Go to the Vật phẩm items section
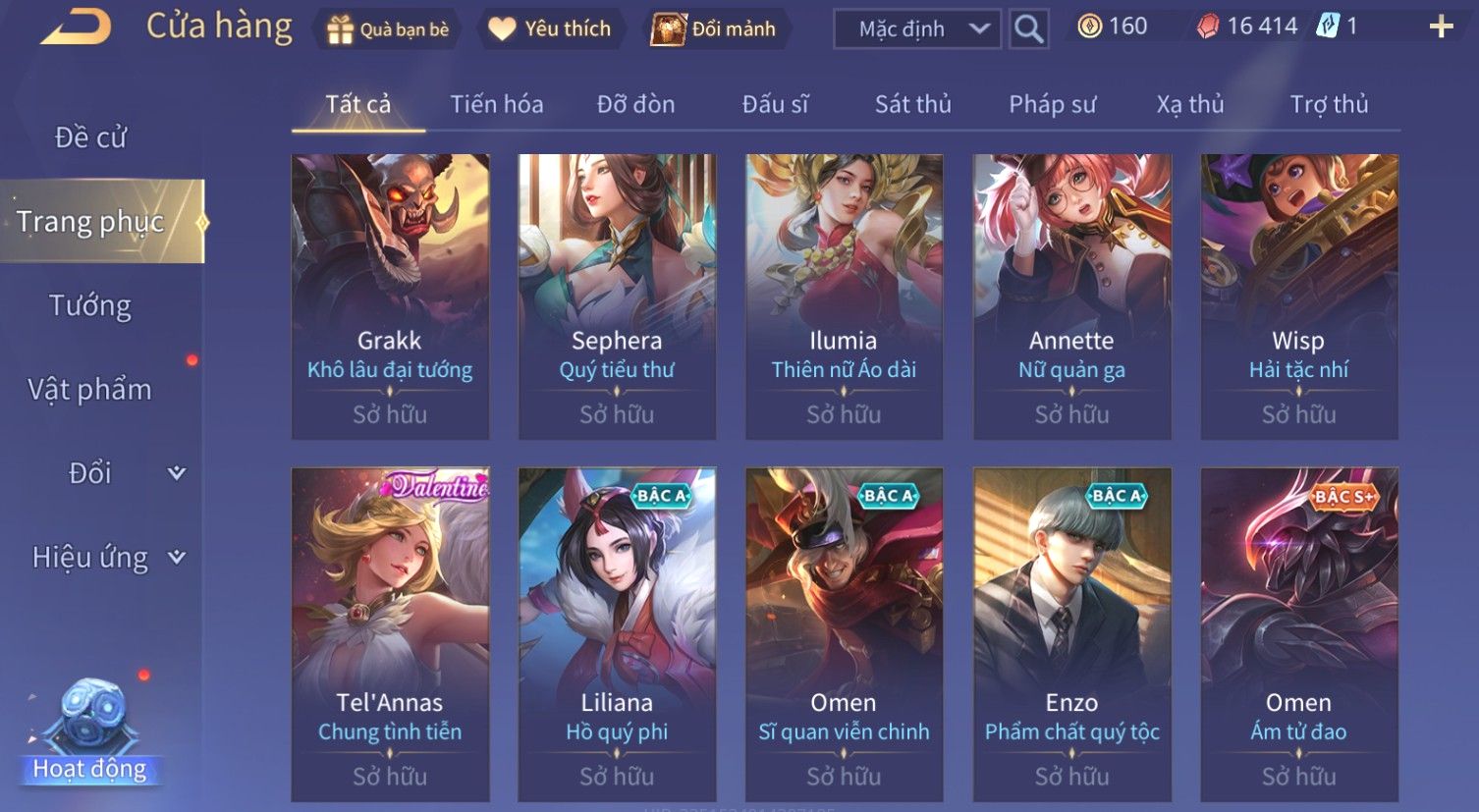The height and width of the screenshot is (812, 1479). (90, 390)
